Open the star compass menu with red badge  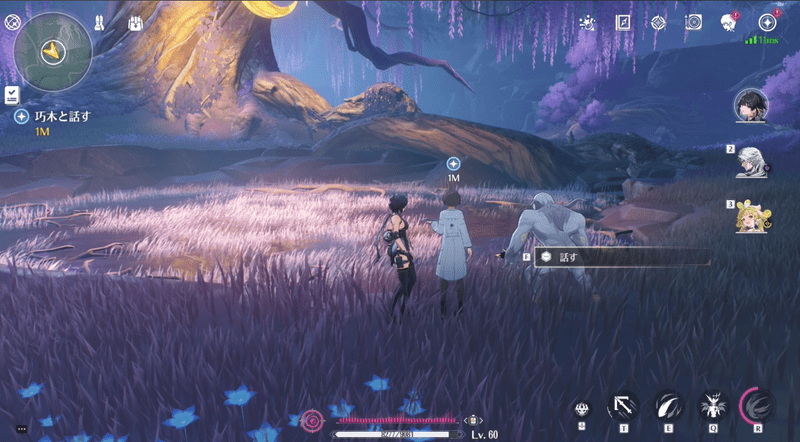pos(768,21)
